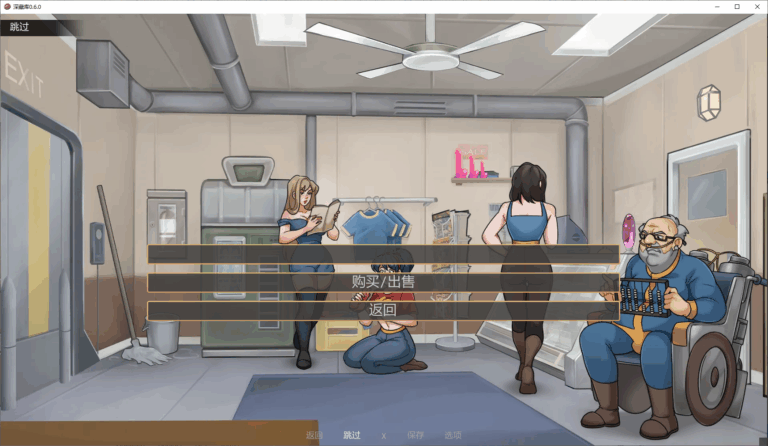Pick the blank choice bar above 购买/出售
This screenshot has width=768, height=446.
point(383,254)
